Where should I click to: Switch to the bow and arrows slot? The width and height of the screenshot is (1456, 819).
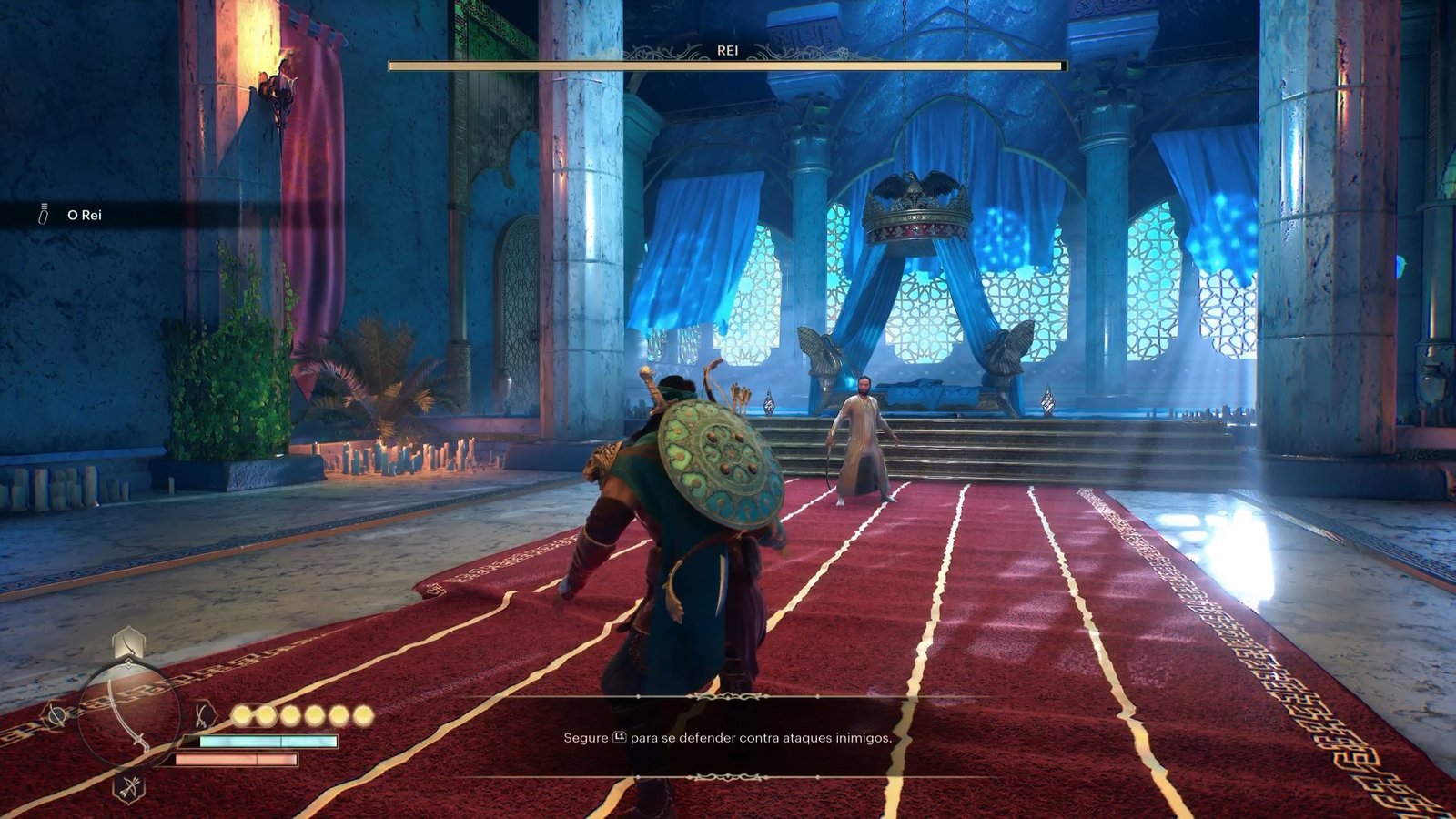pyautogui.click(x=128, y=785)
